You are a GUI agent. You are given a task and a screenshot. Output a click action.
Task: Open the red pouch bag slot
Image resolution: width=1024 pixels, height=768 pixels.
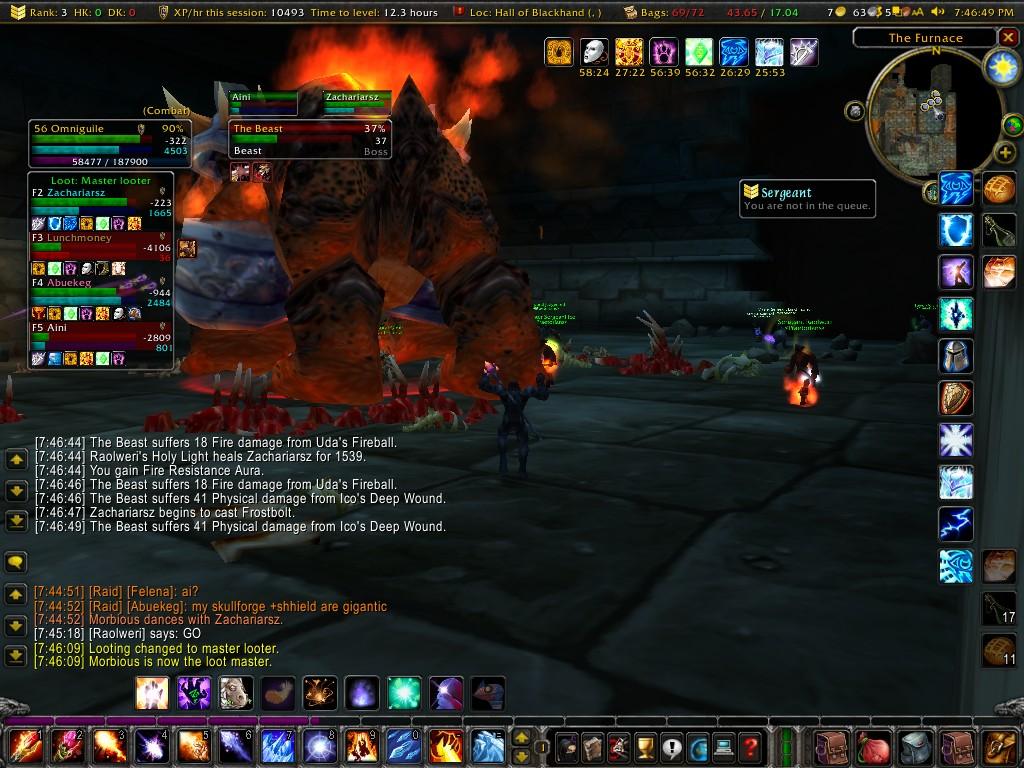(x=873, y=747)
